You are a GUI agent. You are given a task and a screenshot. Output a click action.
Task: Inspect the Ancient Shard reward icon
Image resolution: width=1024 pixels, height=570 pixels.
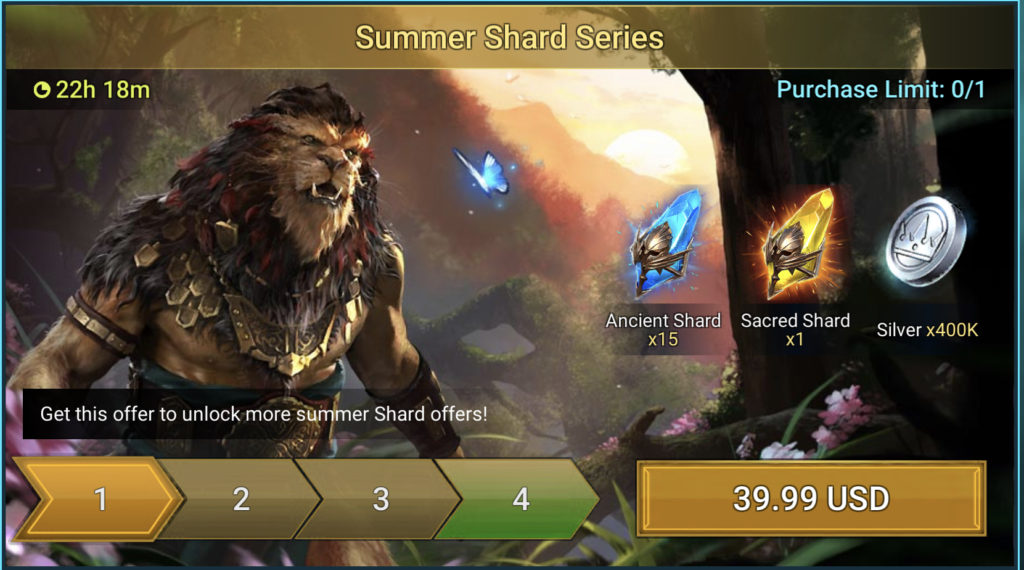[662, 246]
